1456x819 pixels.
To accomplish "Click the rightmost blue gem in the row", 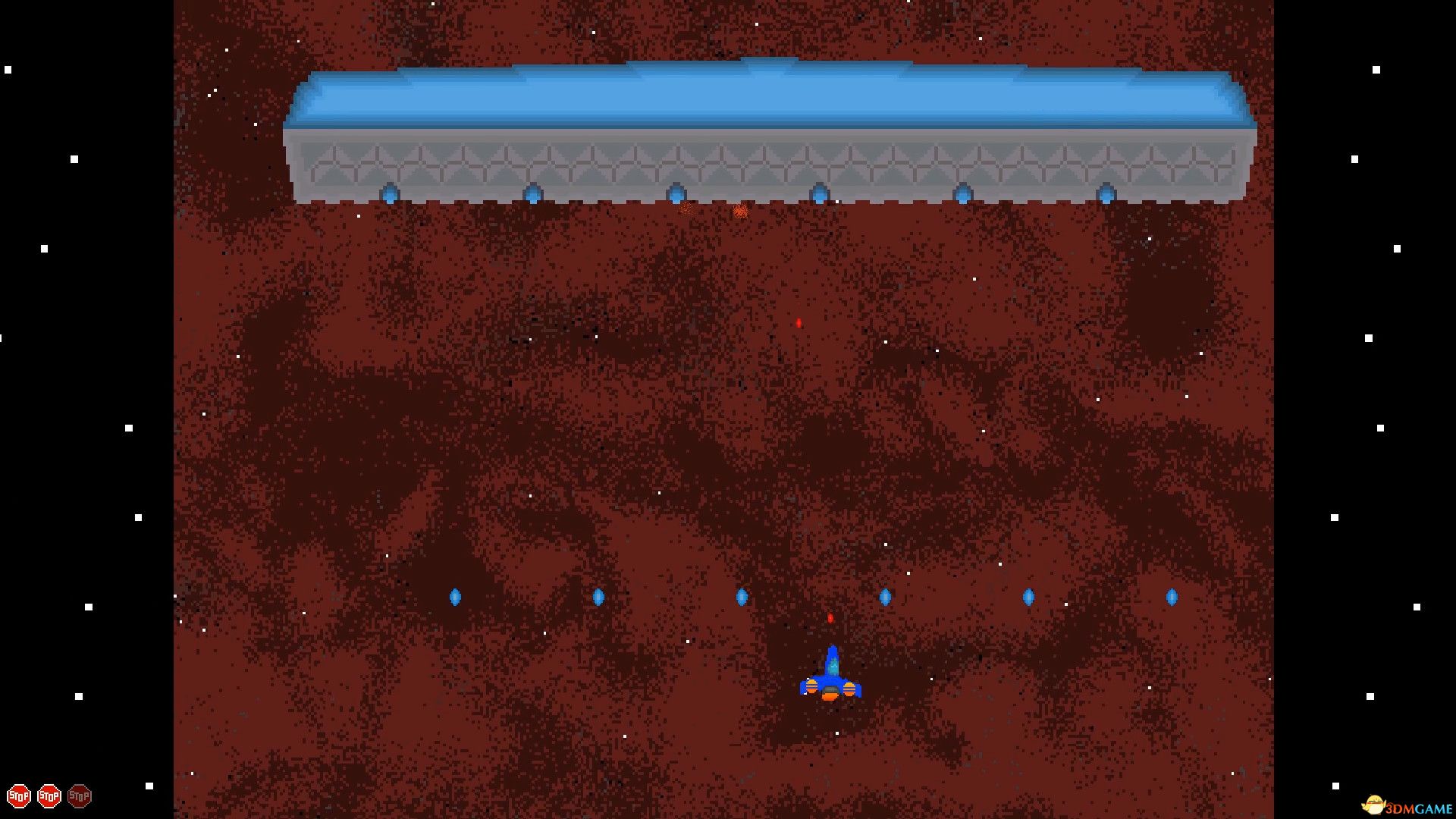I will click(x=1172, y=597).
